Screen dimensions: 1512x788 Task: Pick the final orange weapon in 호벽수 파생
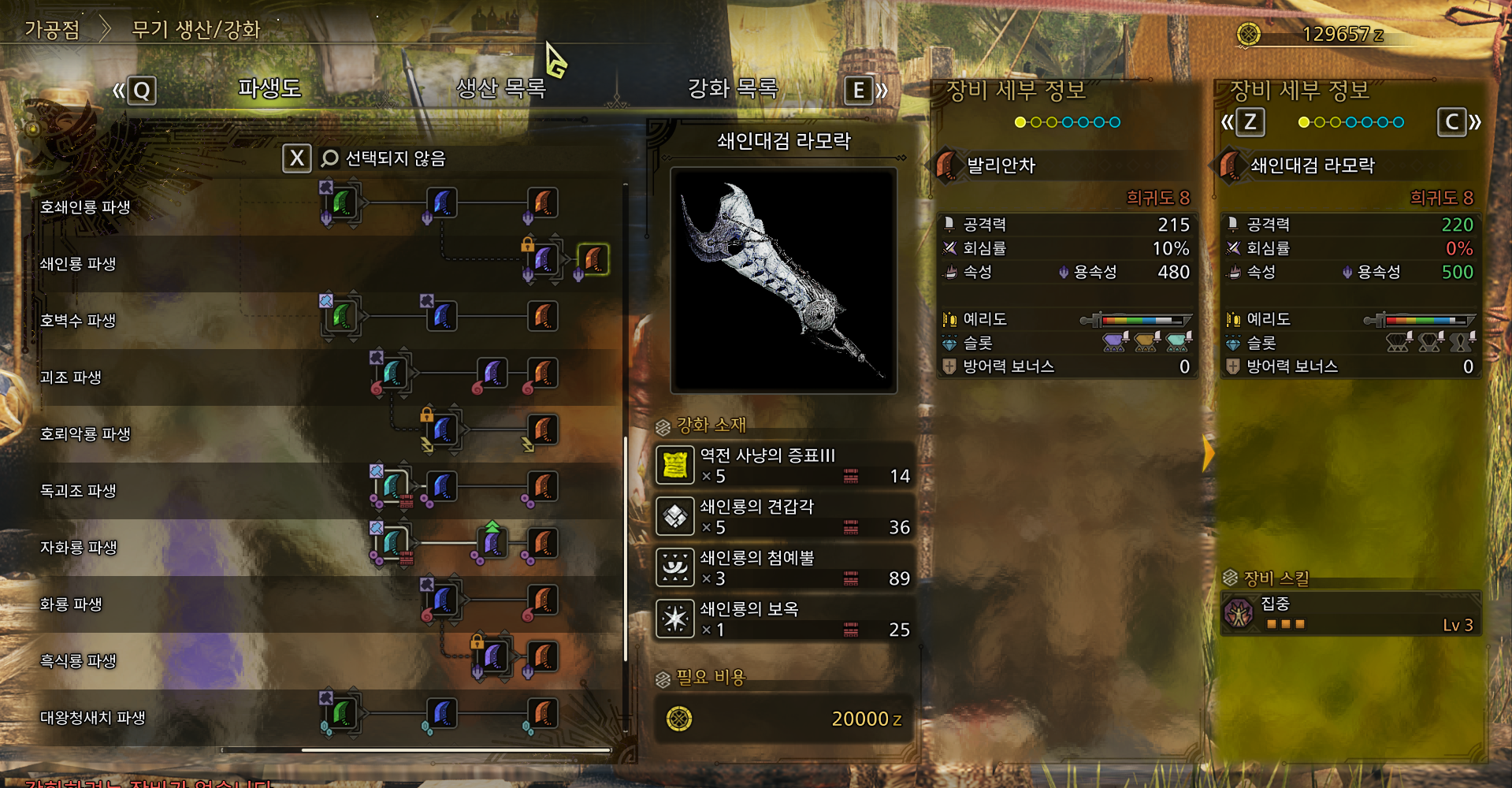[543, 316]
